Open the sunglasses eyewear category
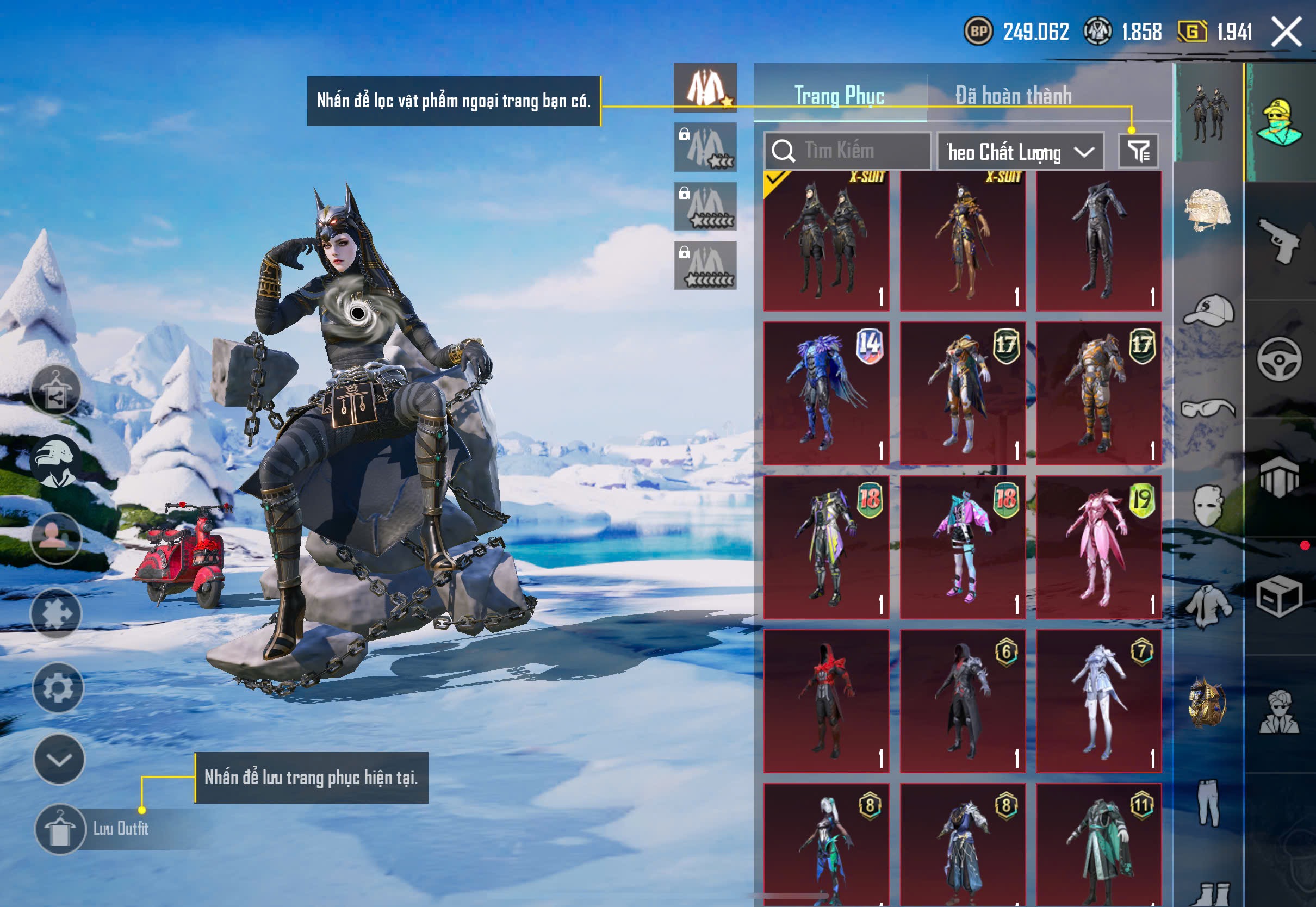 (1208, 408)
